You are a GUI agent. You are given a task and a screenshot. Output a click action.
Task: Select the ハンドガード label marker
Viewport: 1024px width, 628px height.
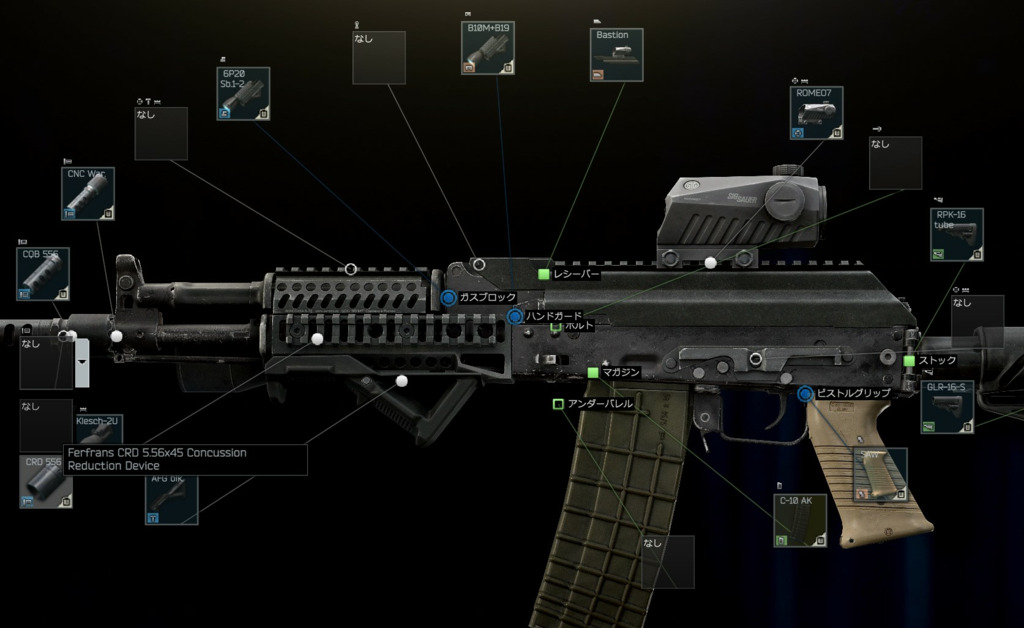[x=515, y=317]
